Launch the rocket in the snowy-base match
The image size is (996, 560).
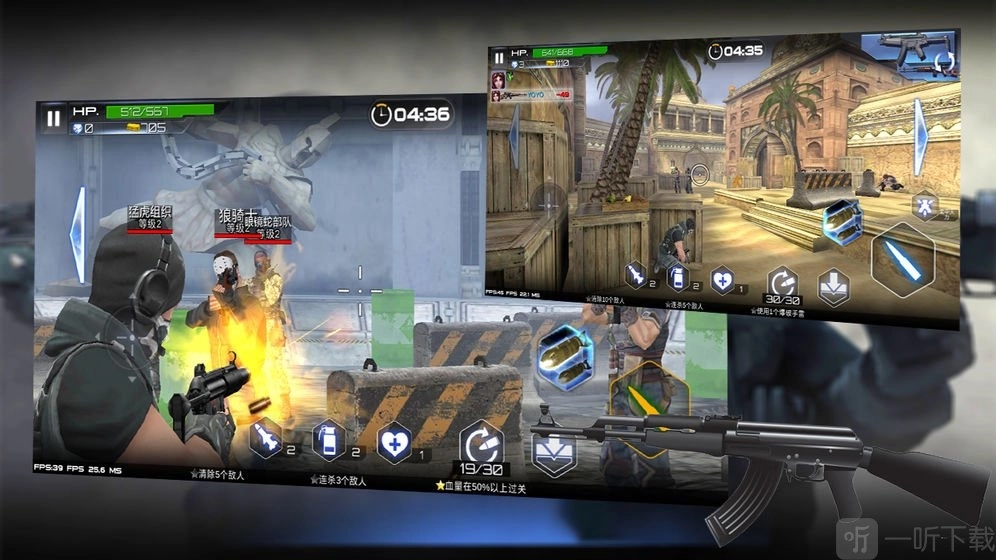(267, 440)
